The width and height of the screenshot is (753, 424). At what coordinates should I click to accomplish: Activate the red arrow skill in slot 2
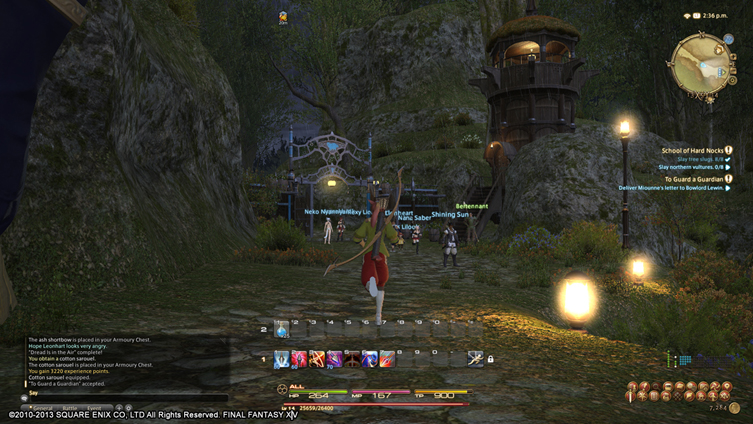click(x=299, y=359)
